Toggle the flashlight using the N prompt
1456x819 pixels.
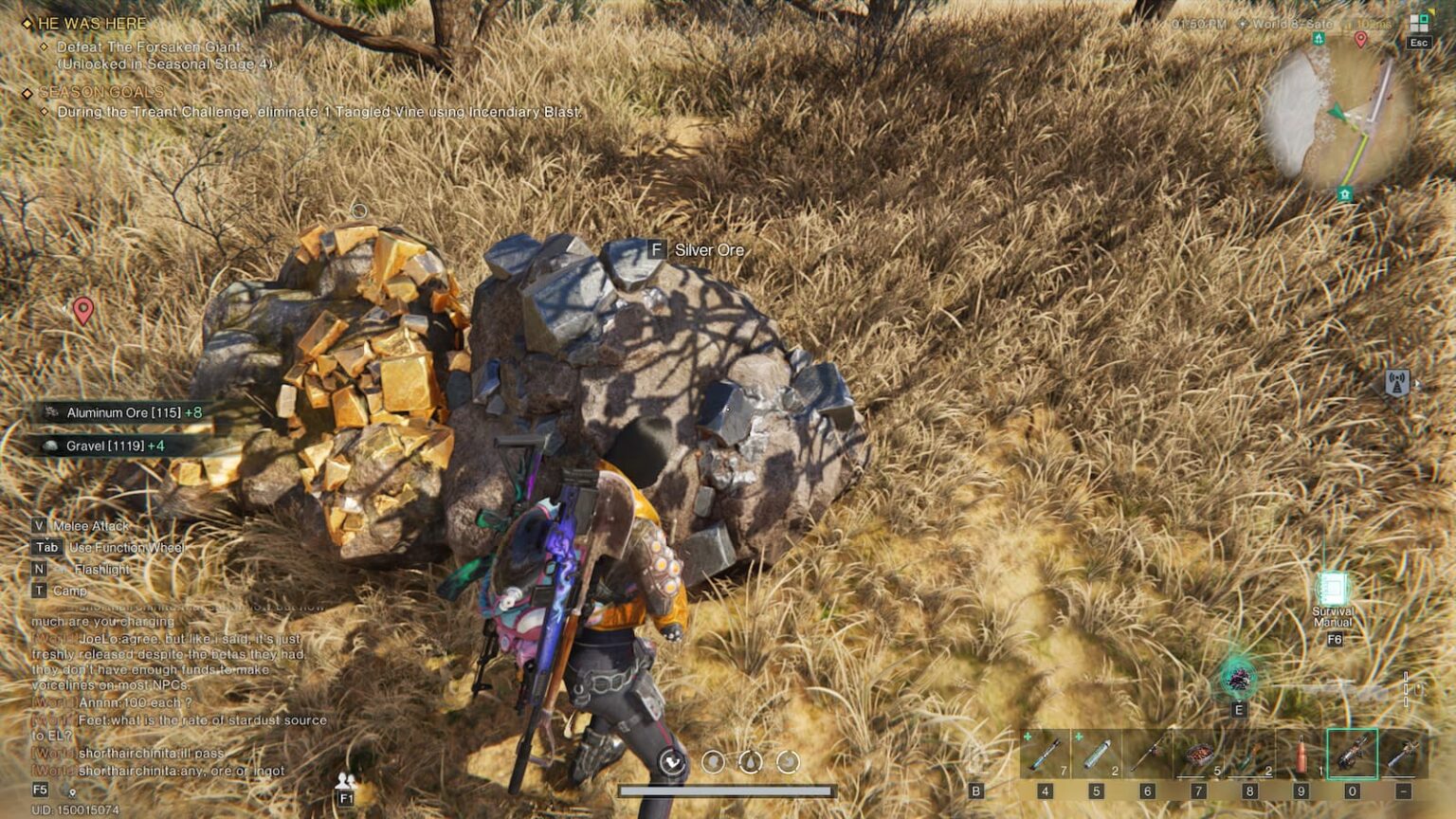click(37, 569)
